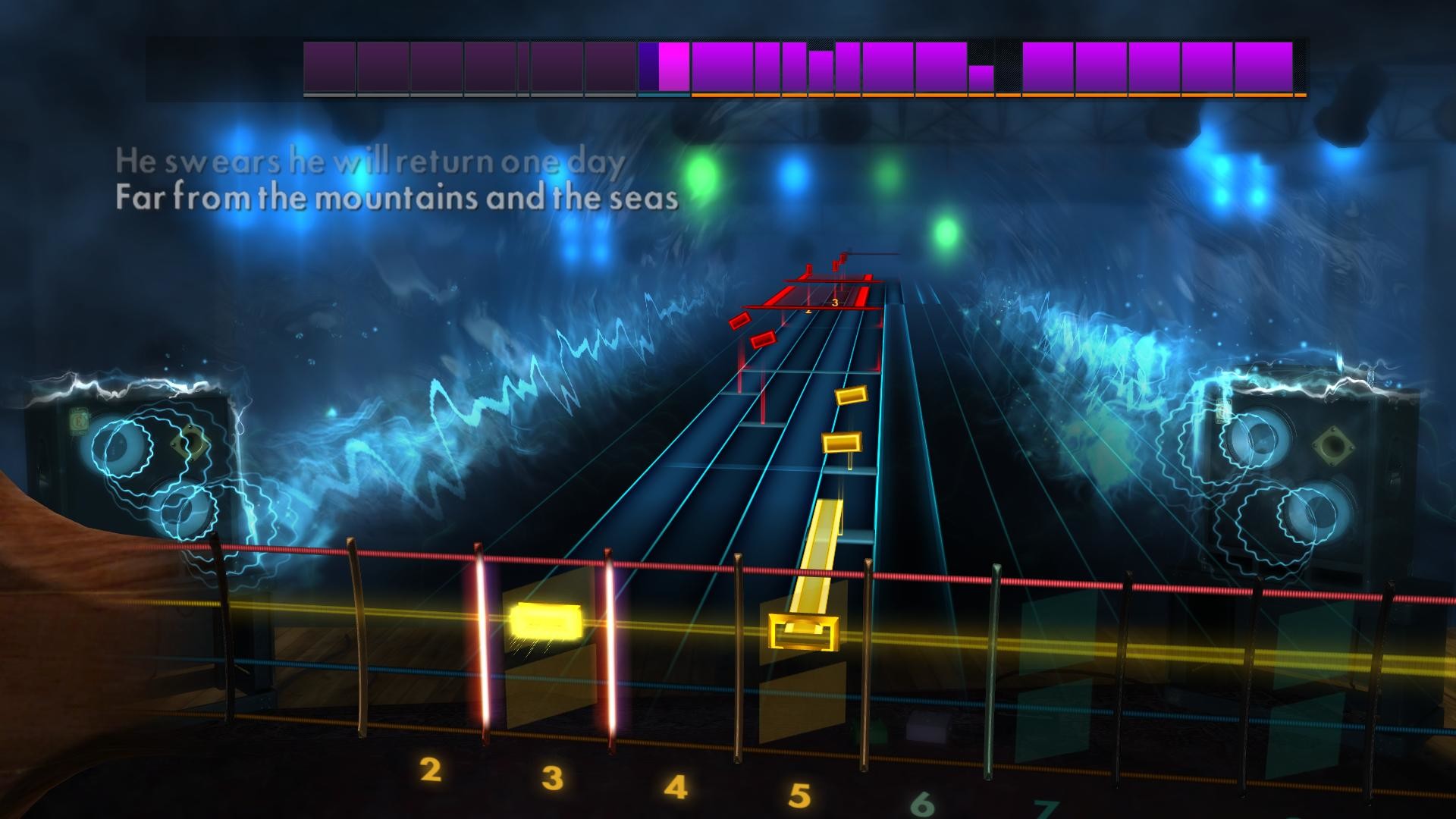Click the fret number 5 marker
Screen dimensions: 1456x819
click(799, 792)
